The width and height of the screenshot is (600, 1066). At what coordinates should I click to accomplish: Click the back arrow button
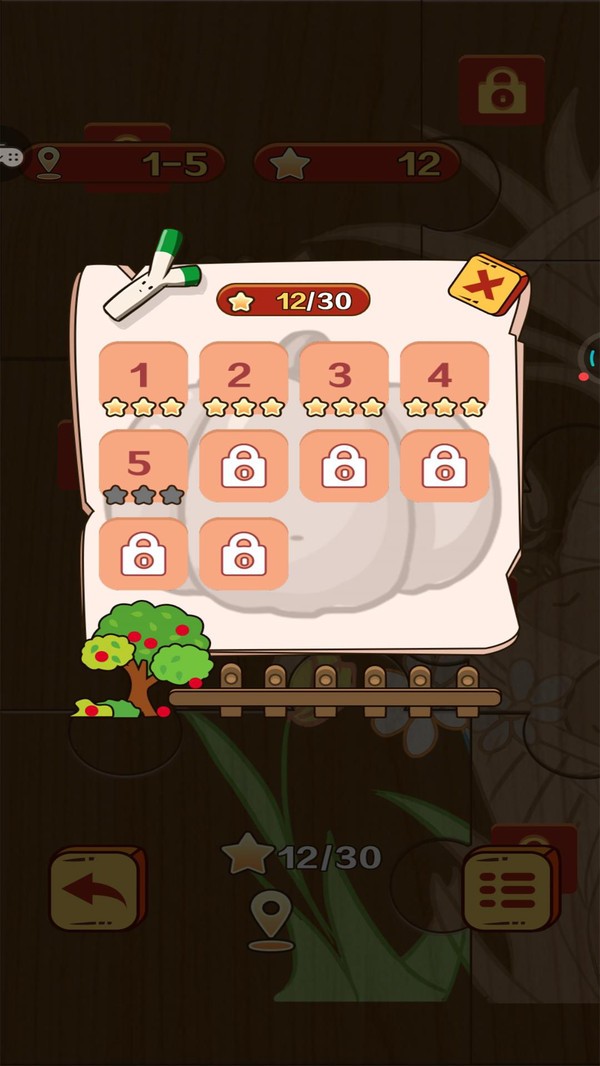pos(96,889)
